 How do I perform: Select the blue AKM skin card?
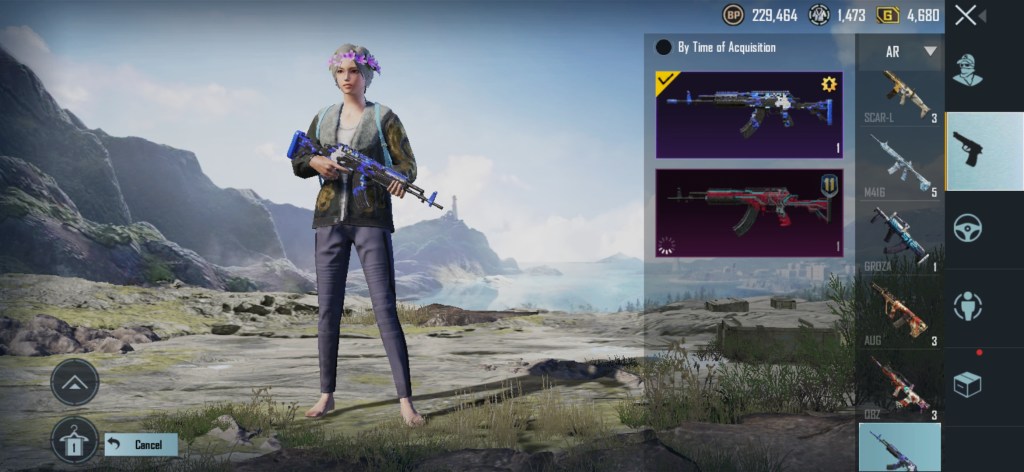[748, 114]
